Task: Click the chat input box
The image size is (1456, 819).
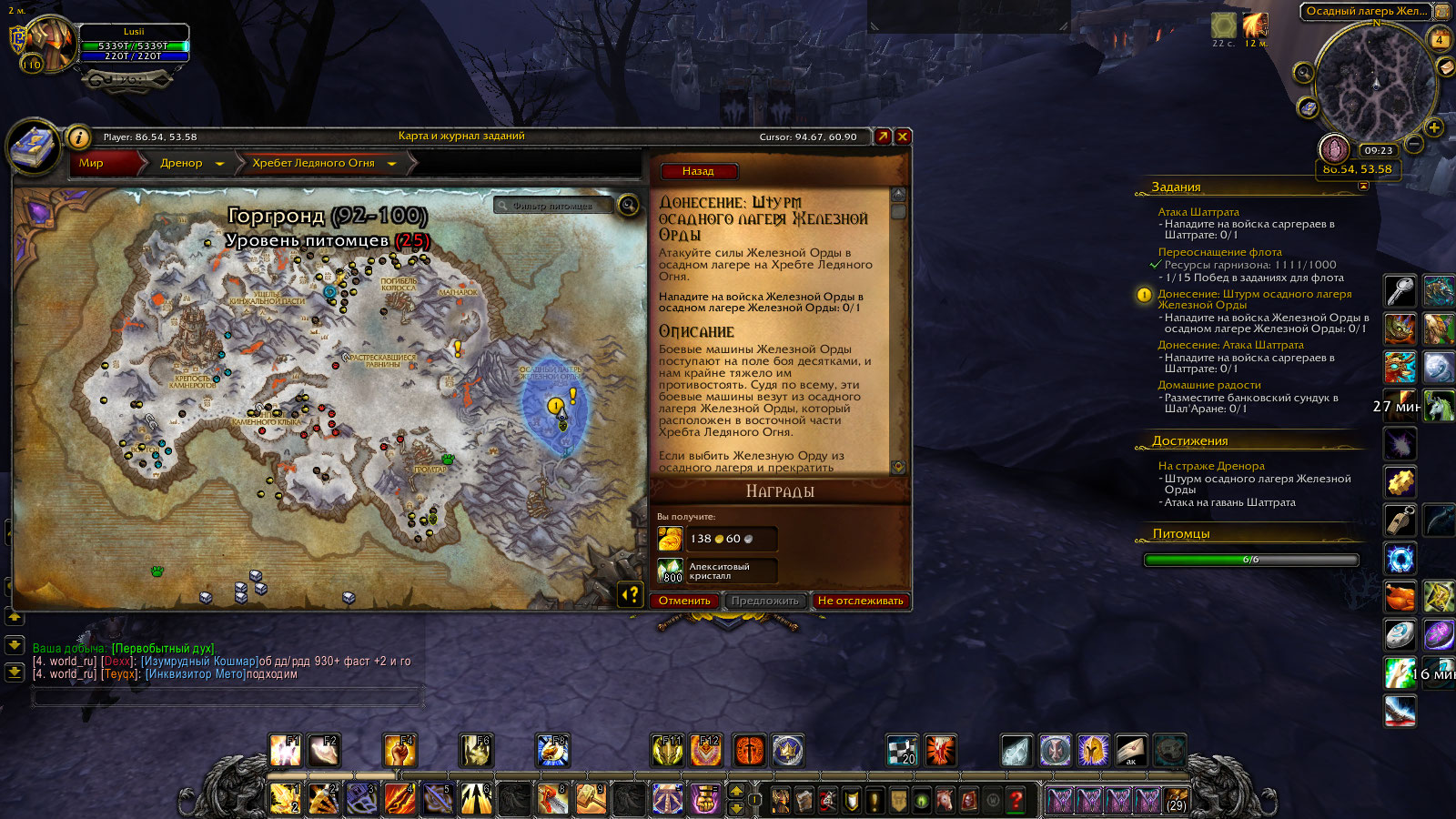Action: pos(227,697)
